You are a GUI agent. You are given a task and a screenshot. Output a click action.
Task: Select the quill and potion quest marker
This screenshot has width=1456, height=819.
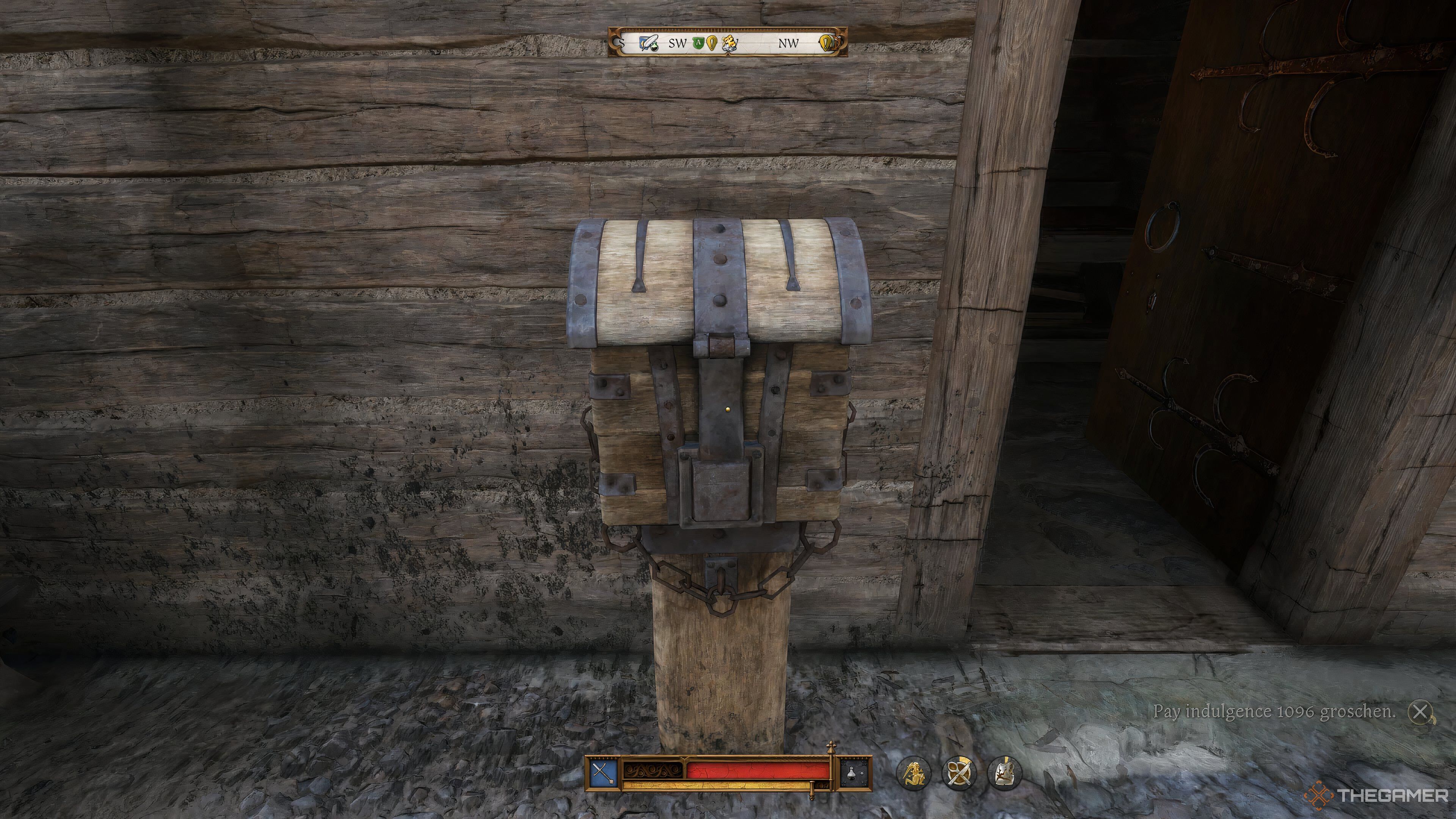[x=649, y=43]
